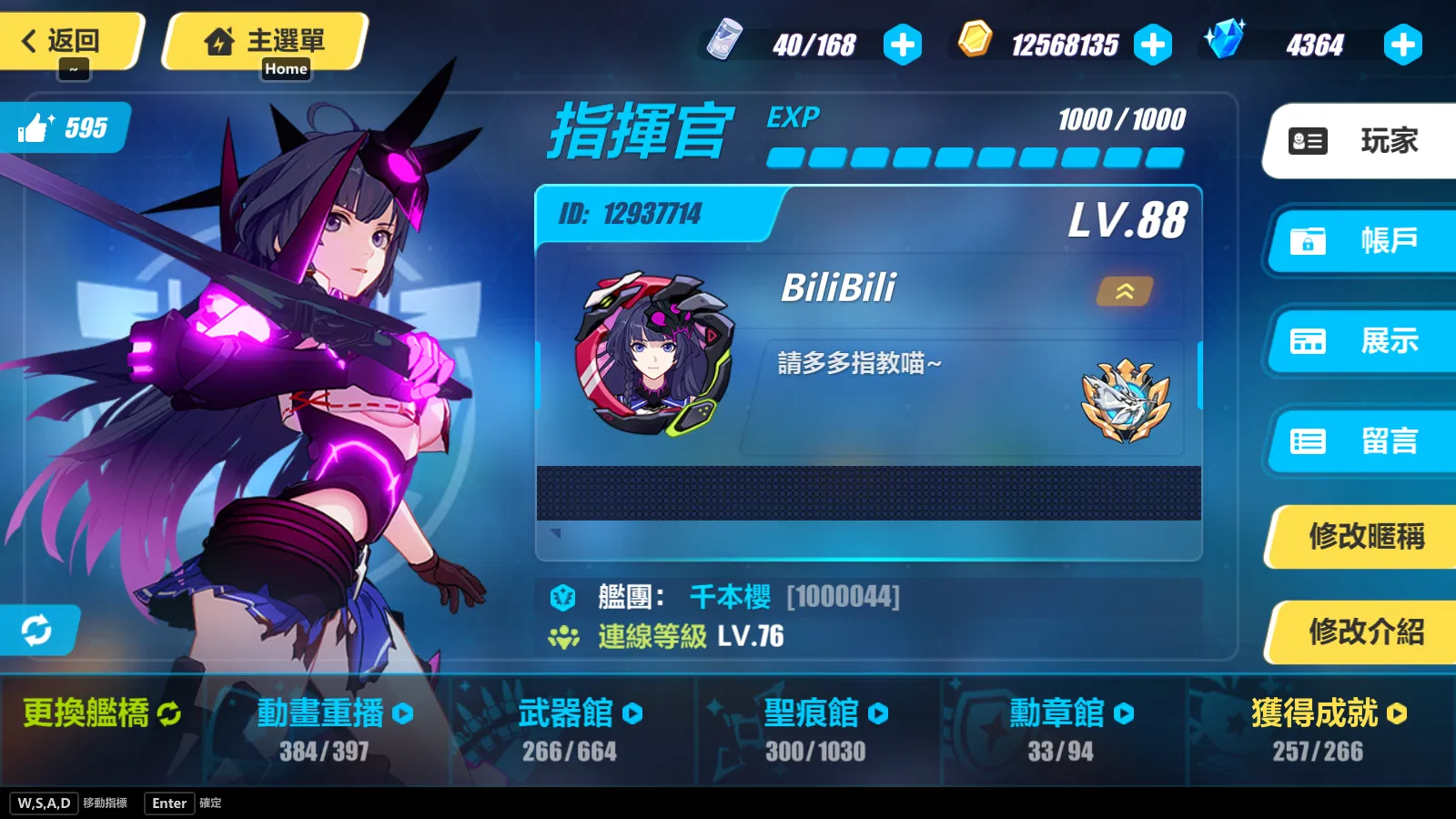Viewport: 1456px width, 819px height.
Task: Open crystal top-up via the plus icon
Action: point(1403,43)
